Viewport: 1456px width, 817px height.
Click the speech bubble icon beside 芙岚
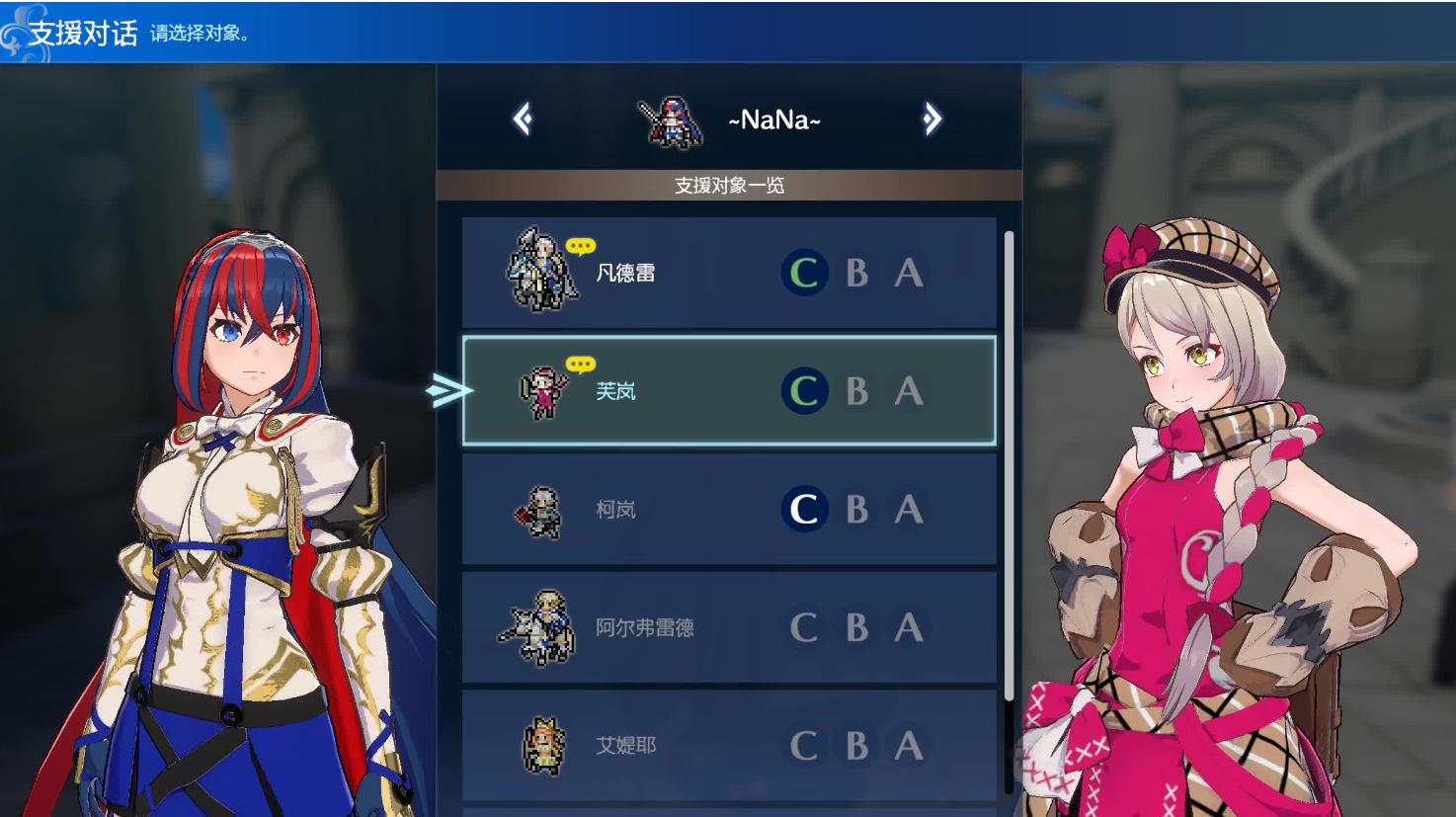(581, 365)
